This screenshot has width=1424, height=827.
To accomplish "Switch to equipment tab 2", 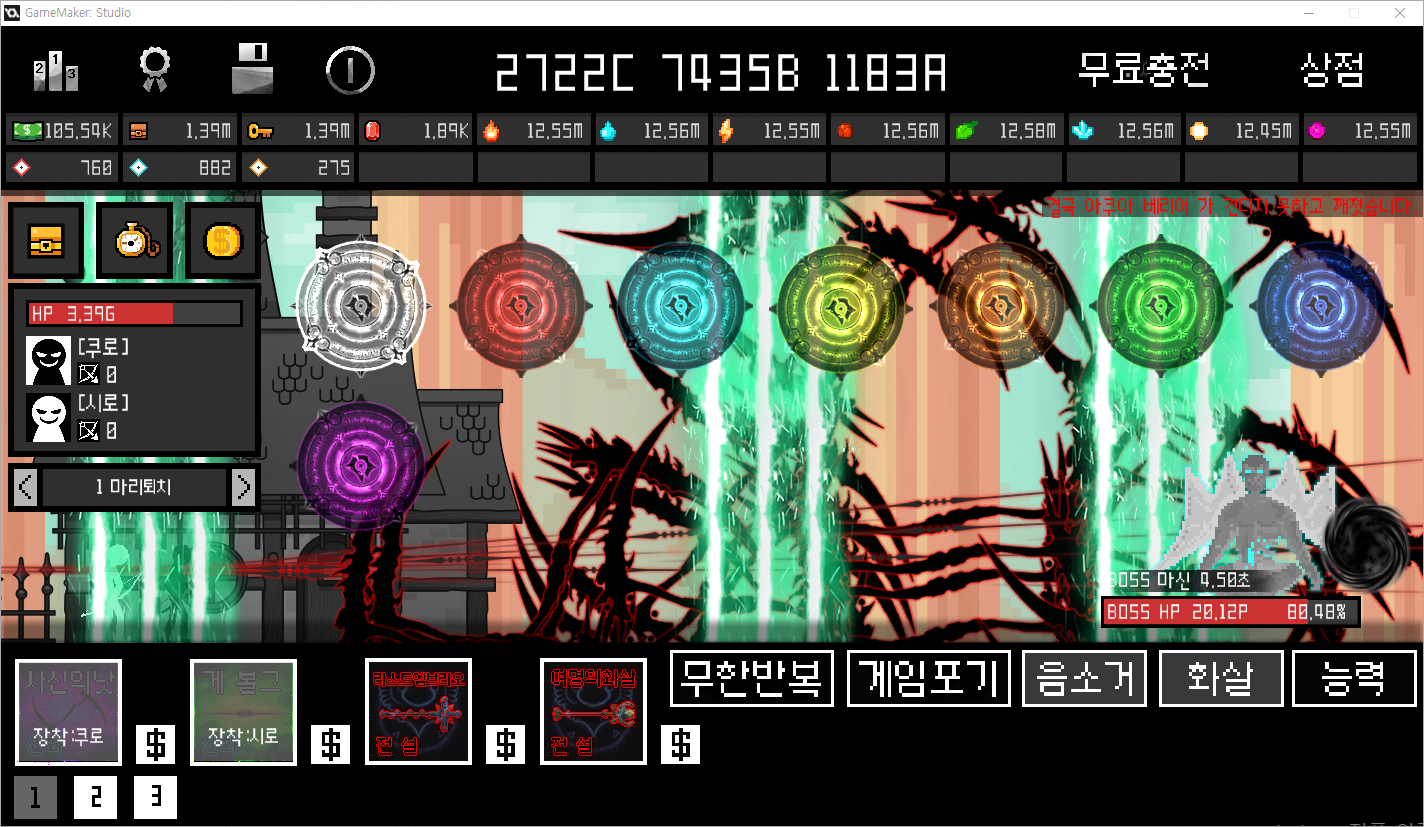I will coord(95,797).
